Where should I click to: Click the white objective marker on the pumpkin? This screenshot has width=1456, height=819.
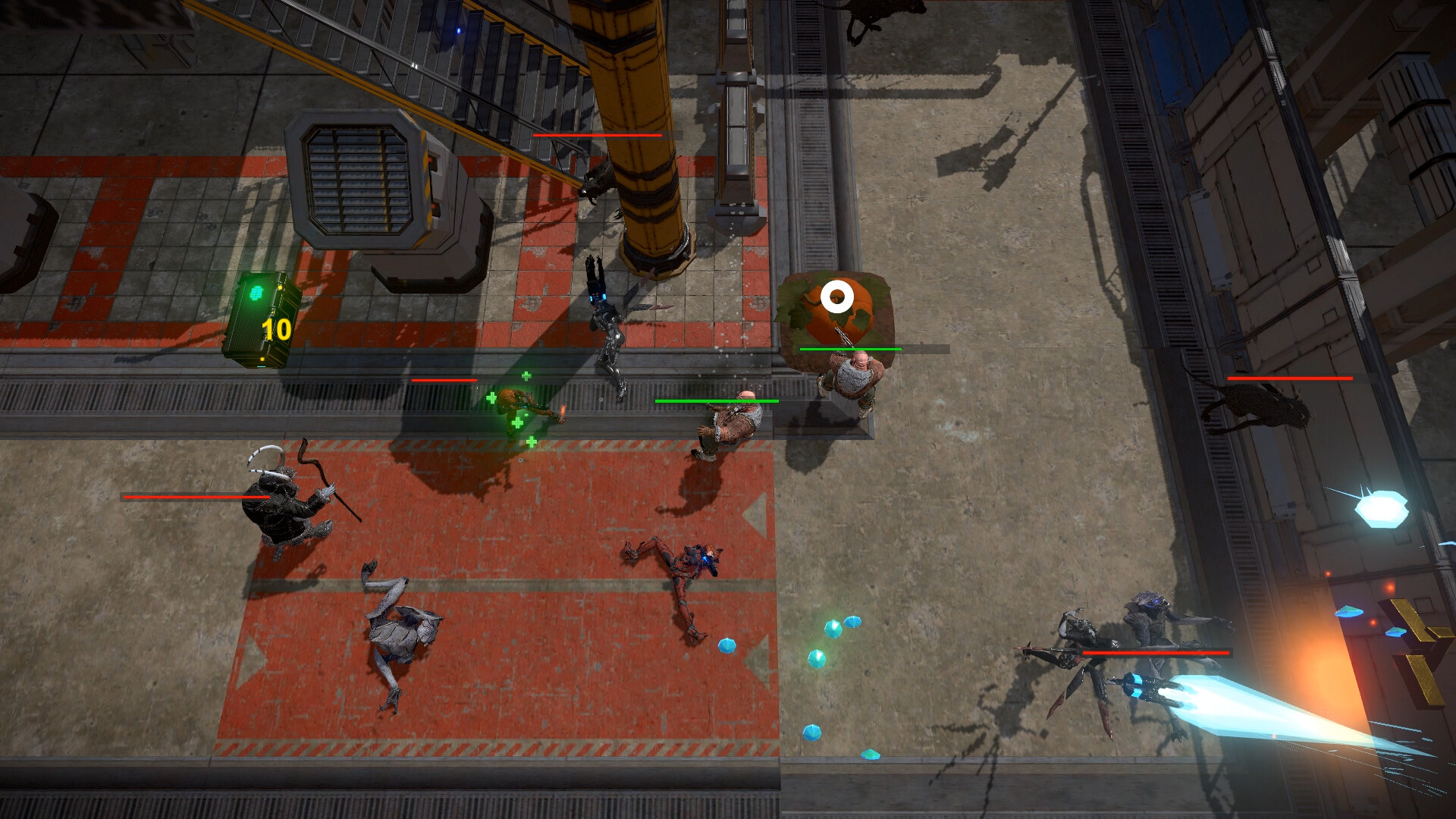[x=838, y=297]
